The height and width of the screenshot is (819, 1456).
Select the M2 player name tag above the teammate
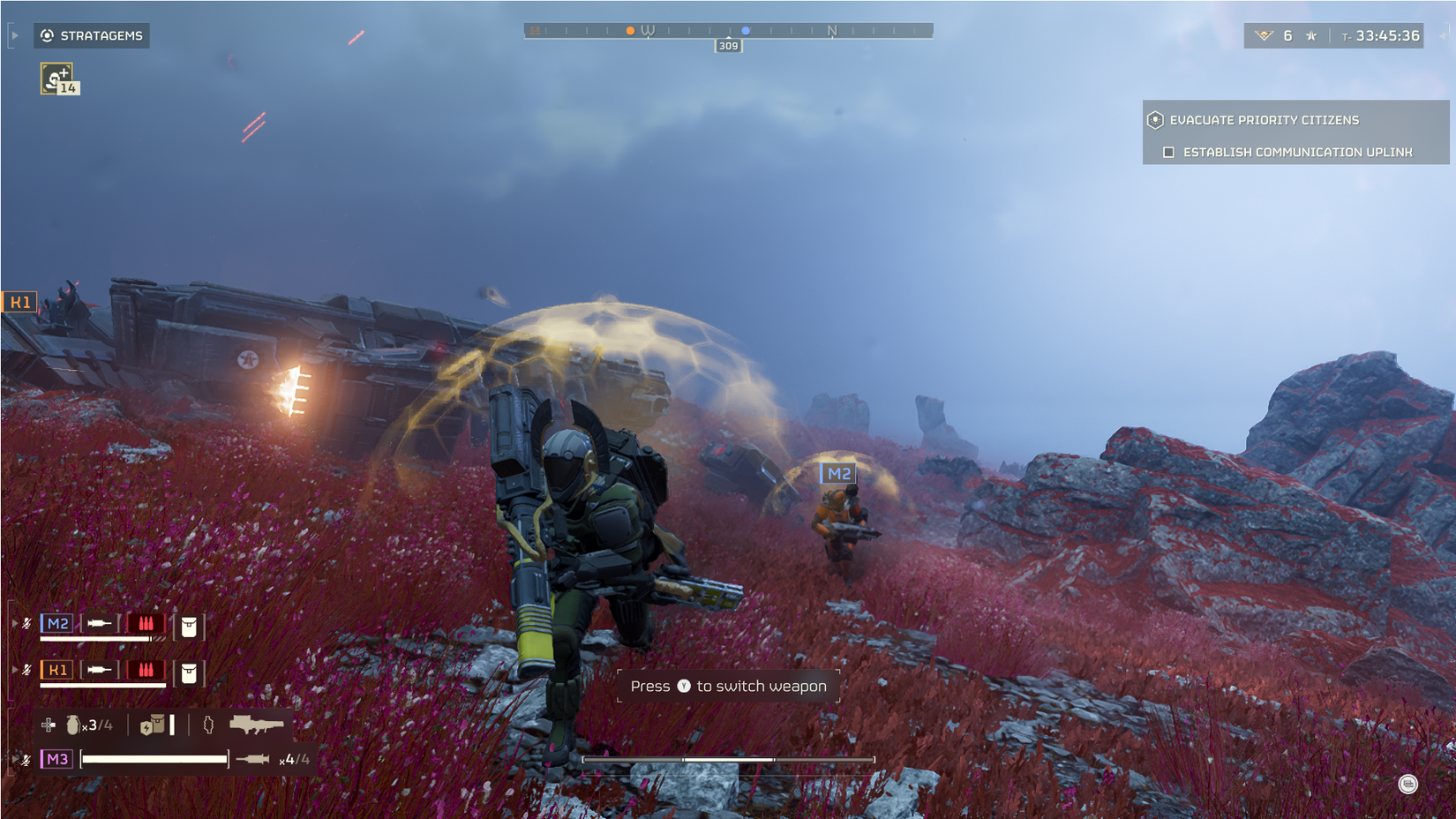click(x=839, y=473)
